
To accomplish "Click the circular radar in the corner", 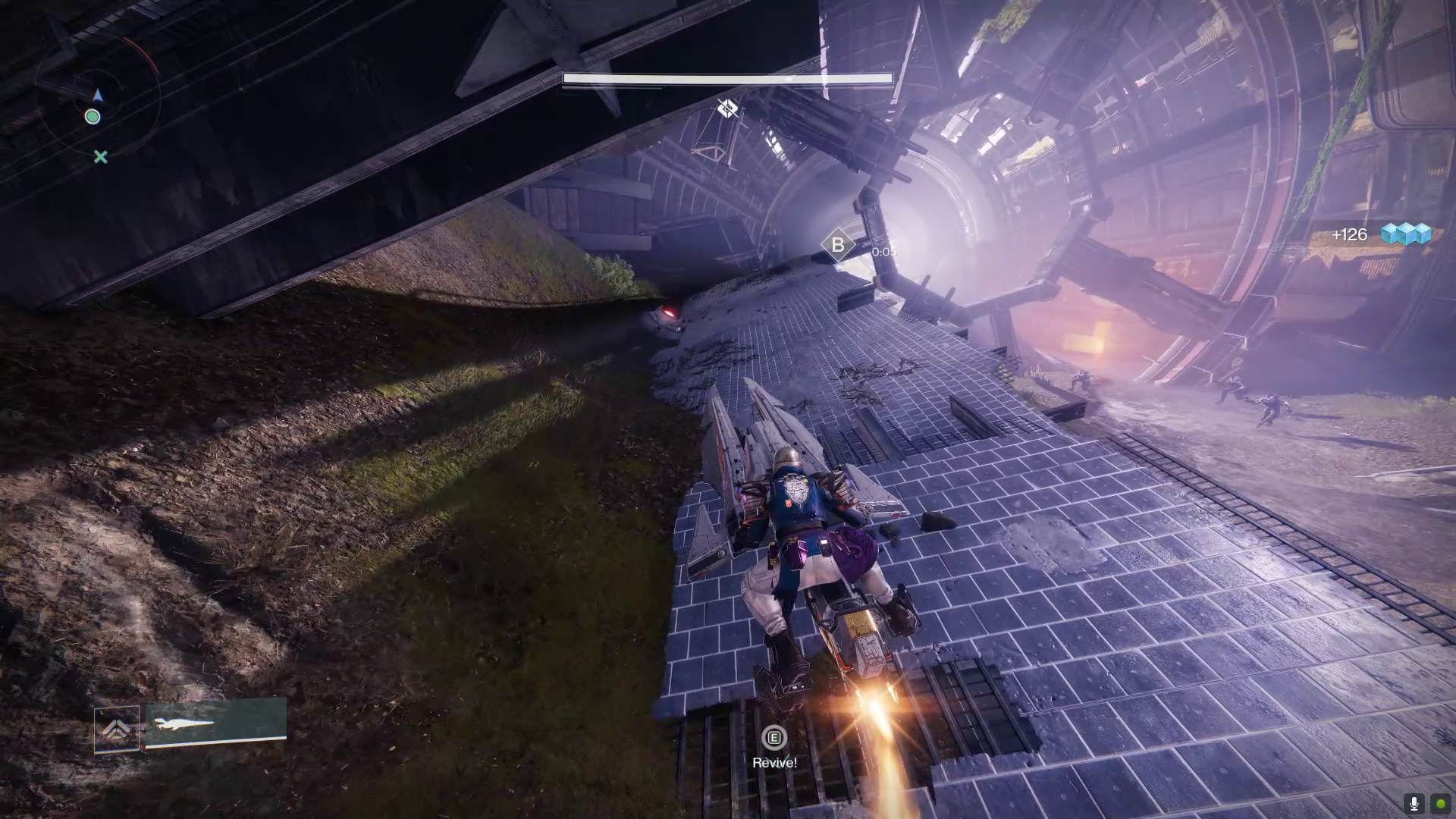I will click(96, 97).
